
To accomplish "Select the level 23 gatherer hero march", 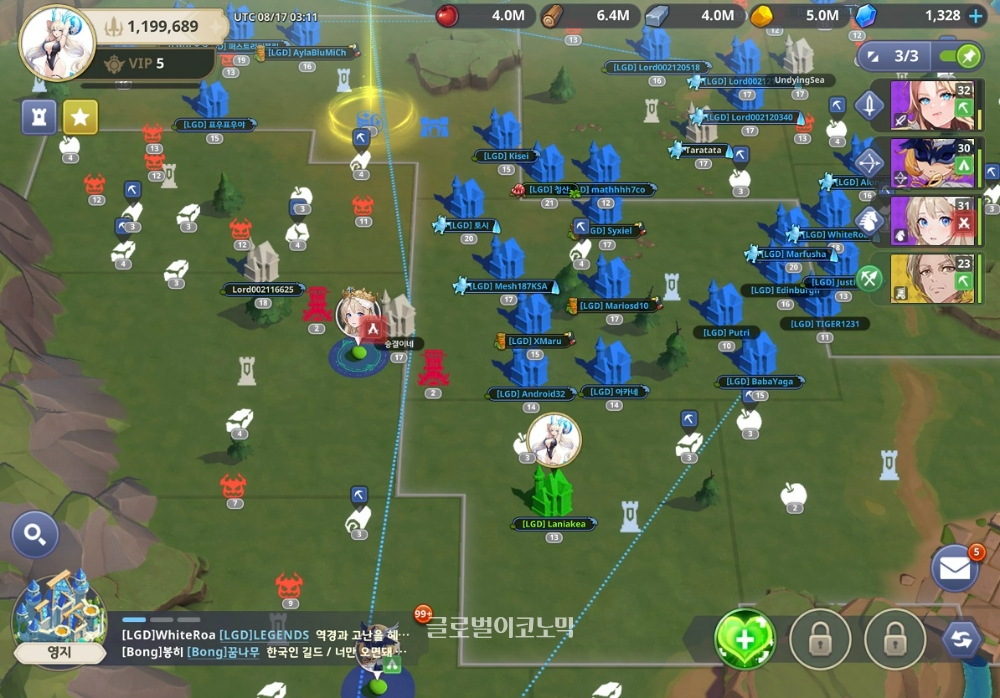I will tap(930, 279).
